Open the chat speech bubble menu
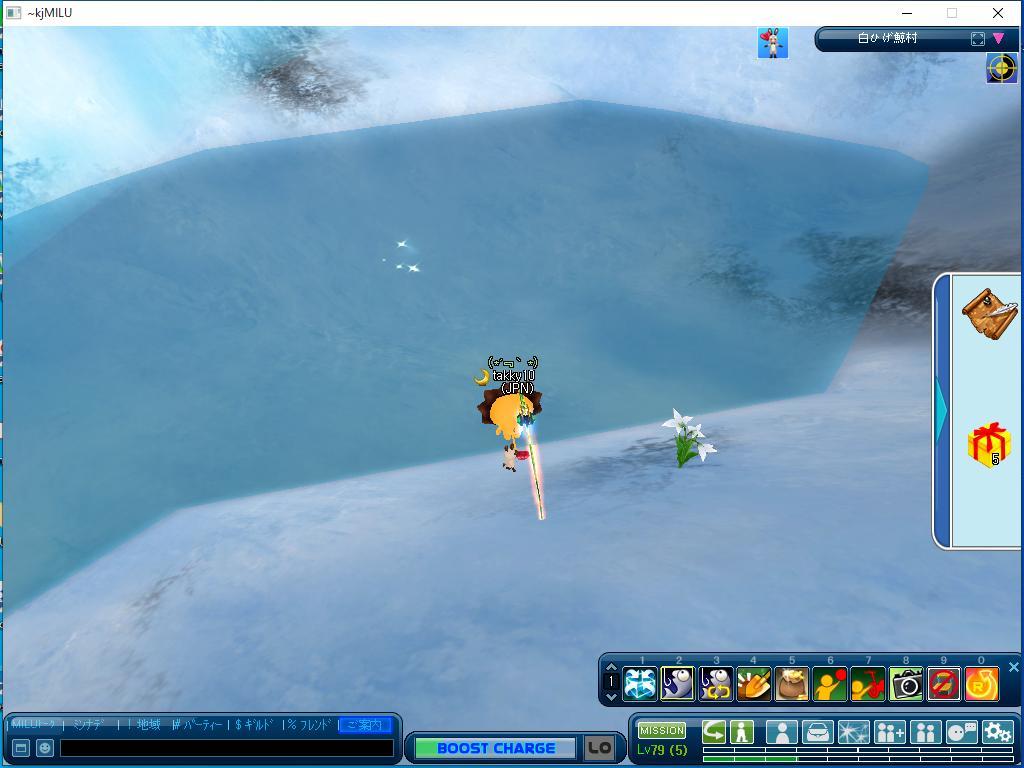 point(961,733)
